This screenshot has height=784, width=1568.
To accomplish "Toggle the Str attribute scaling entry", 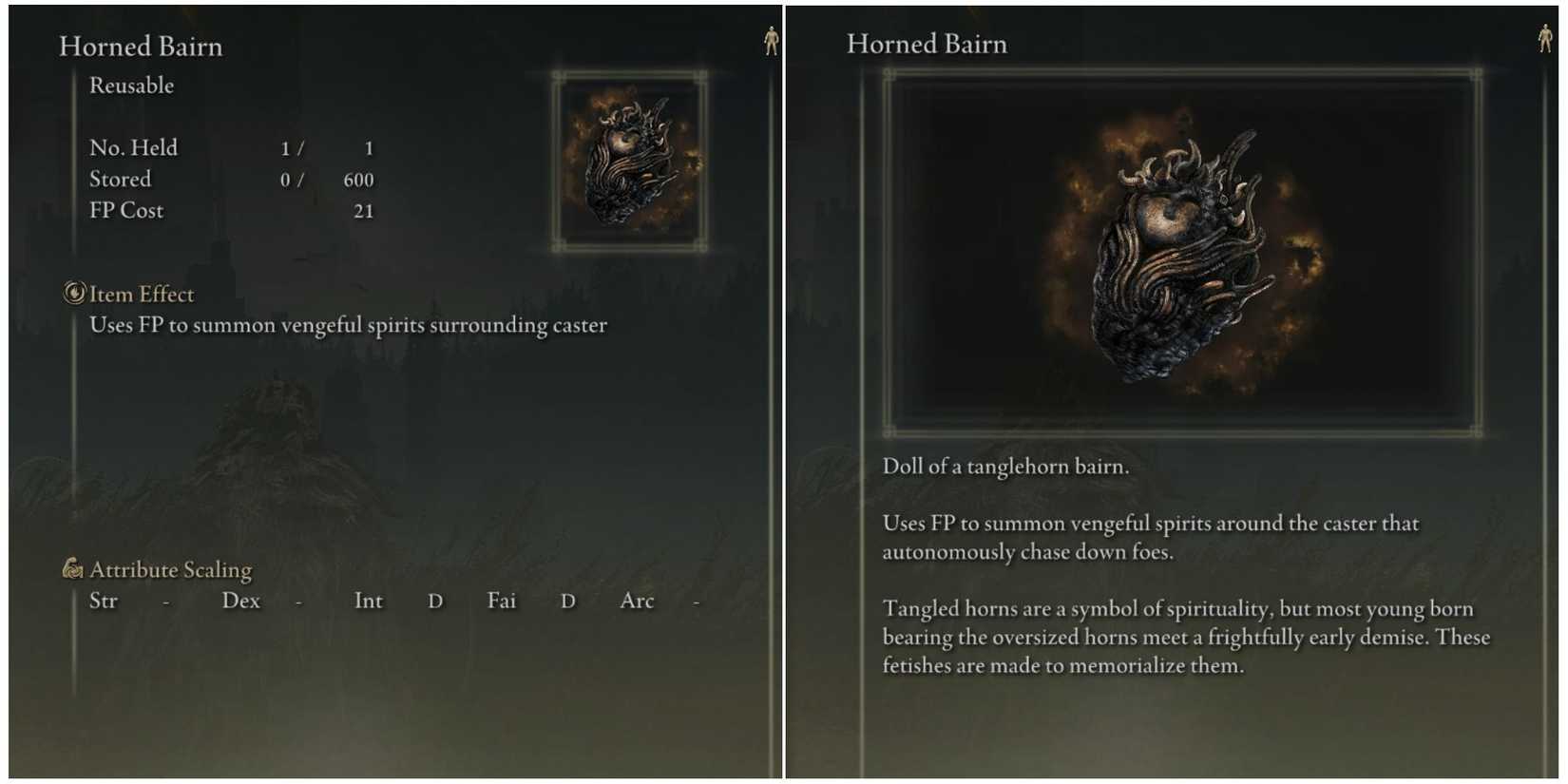I will point(105,601).
